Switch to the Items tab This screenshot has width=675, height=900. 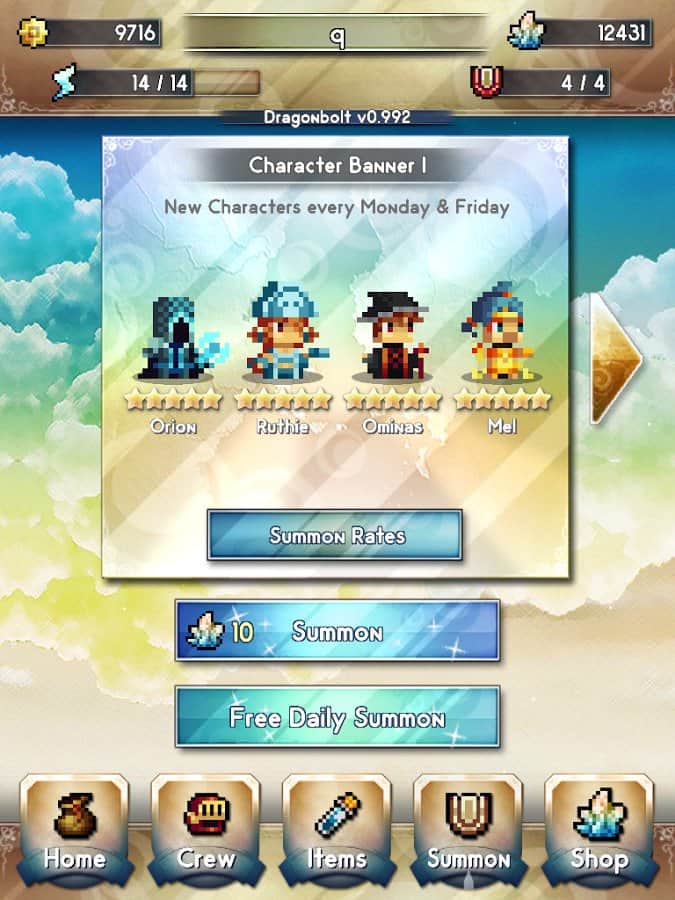(x=337, y=826)
